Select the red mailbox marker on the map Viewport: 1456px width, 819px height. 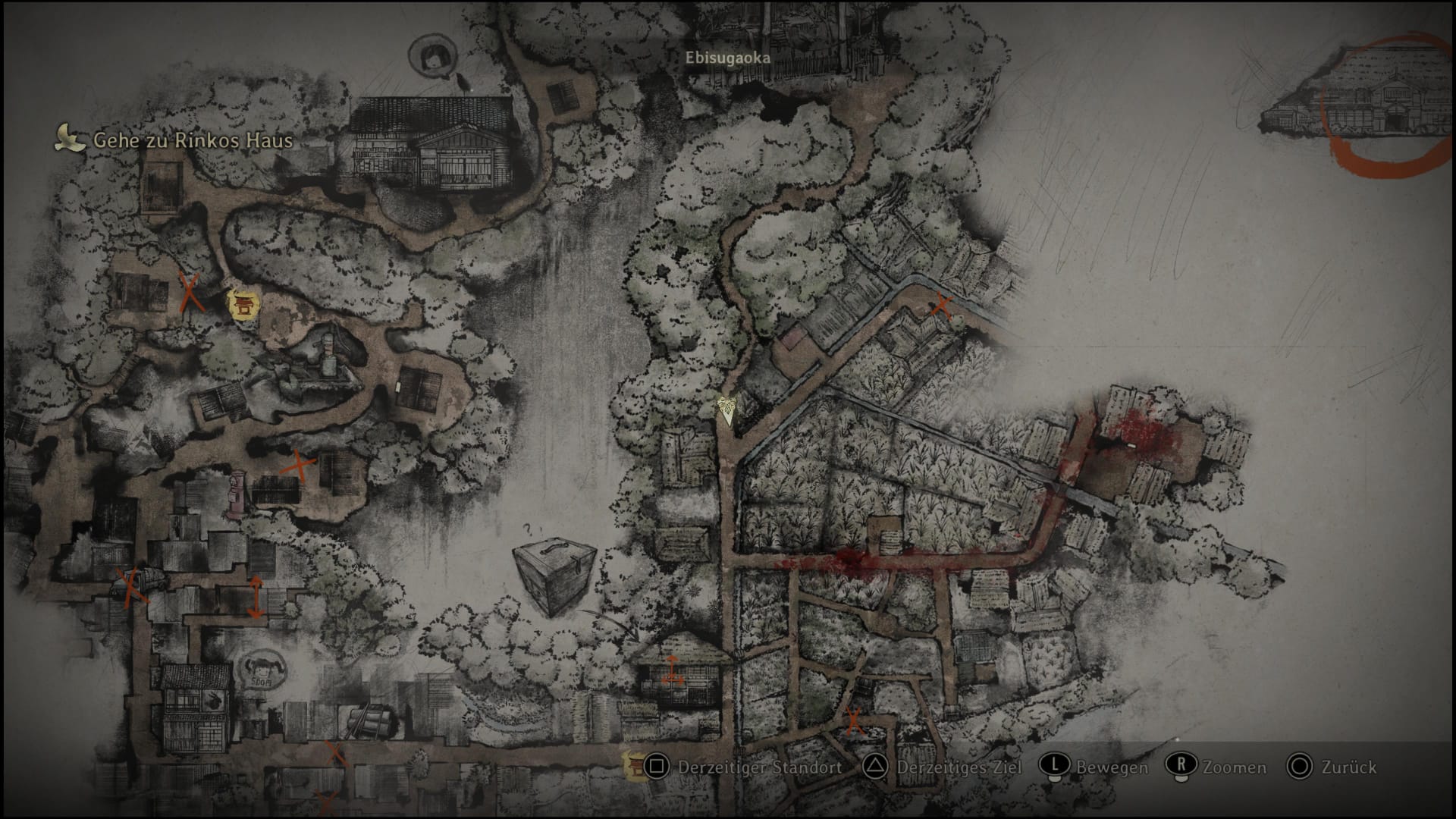point(234,494)
